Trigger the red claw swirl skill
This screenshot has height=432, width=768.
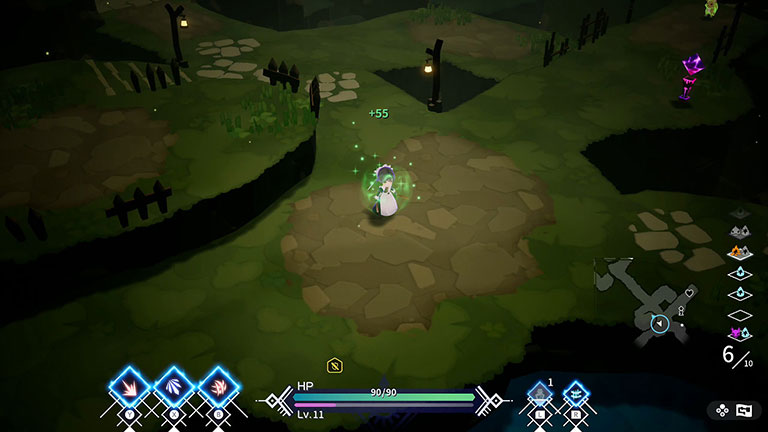(x=218, y=387)
